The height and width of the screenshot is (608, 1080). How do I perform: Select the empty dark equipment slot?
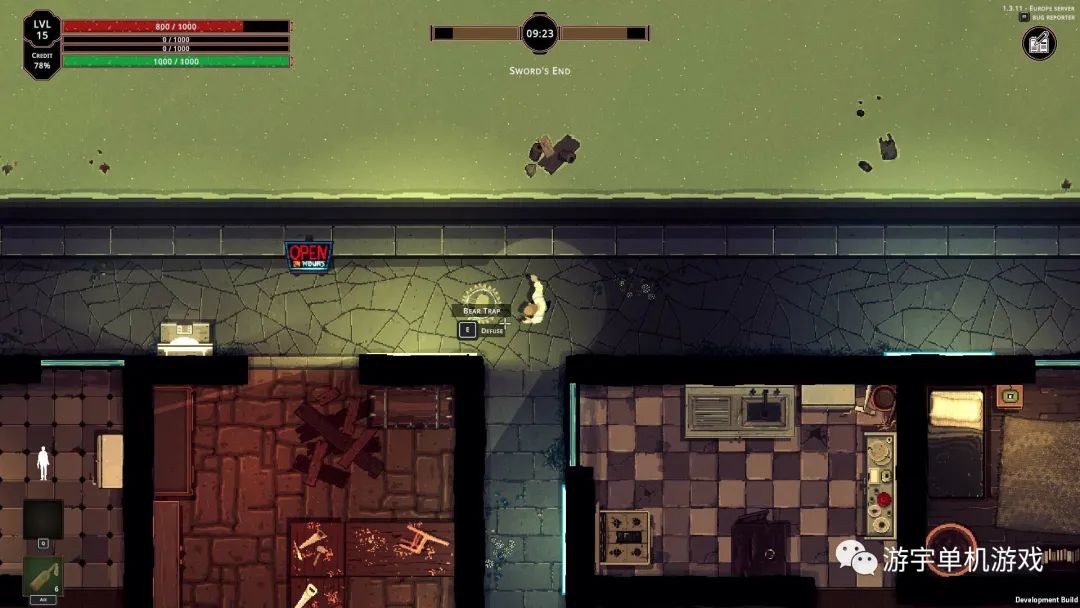pyautogui.click(x=43, y=519)
